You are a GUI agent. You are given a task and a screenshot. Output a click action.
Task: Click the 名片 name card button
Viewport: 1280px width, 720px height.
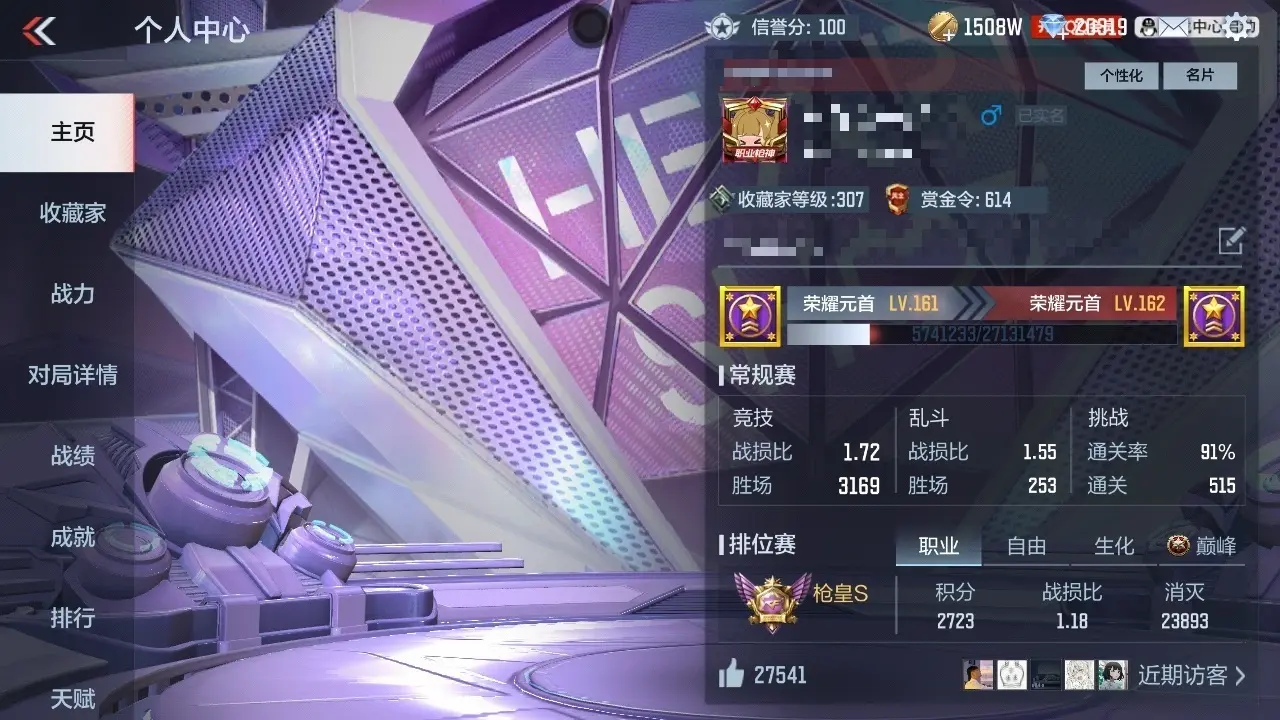1199,76
